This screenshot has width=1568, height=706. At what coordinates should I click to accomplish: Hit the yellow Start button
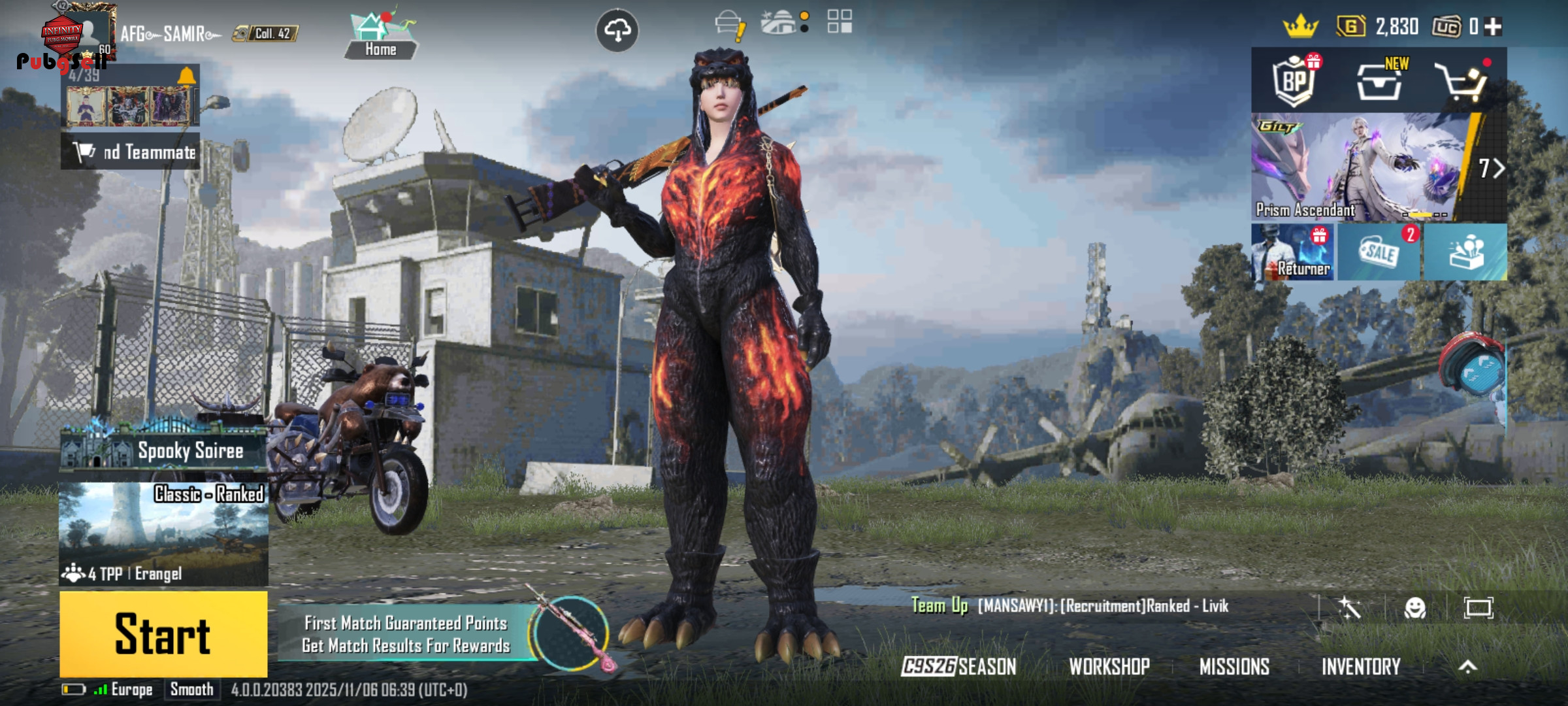[163, 633]
